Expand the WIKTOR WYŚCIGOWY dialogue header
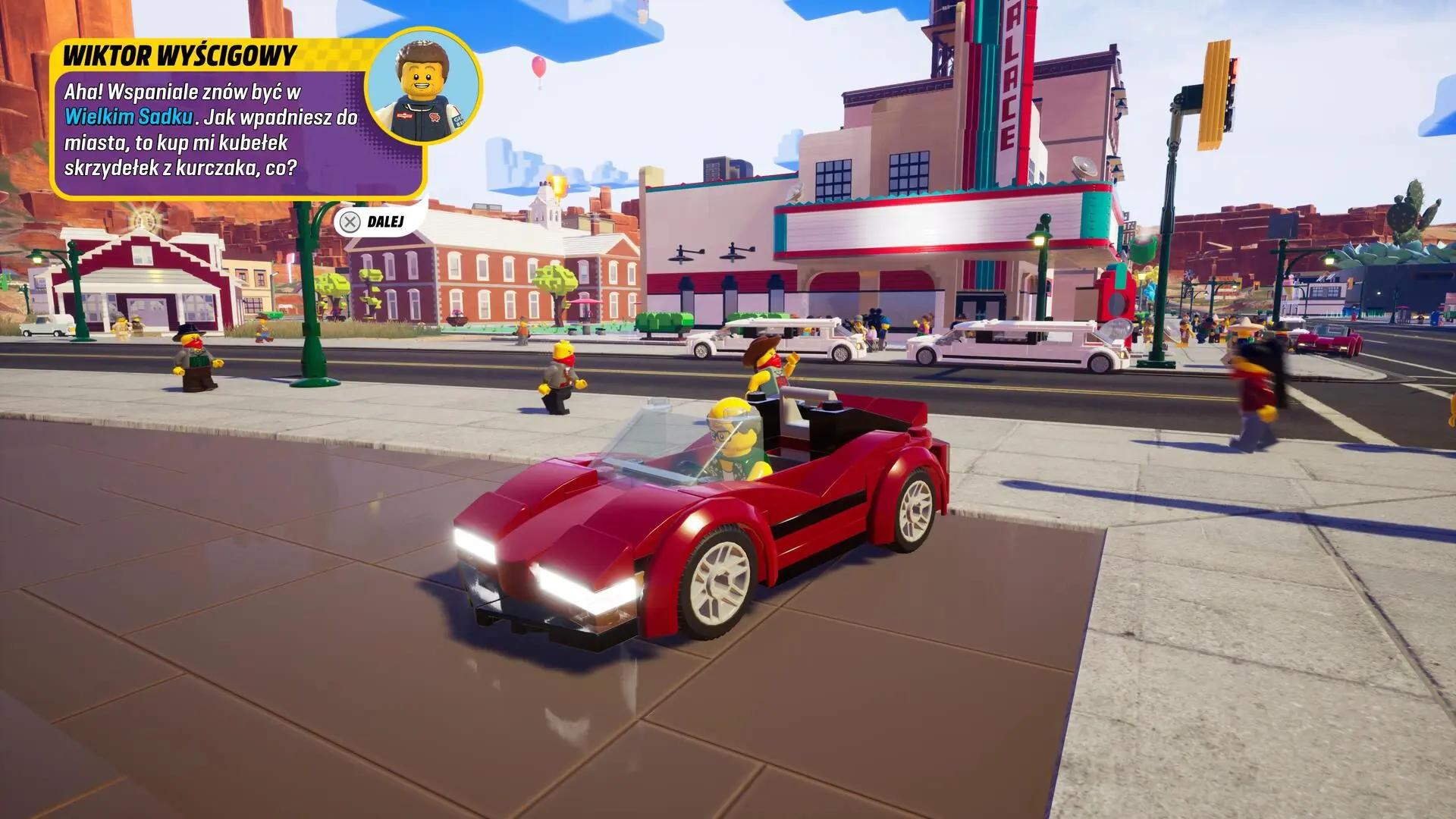 (x=182, y=55)
